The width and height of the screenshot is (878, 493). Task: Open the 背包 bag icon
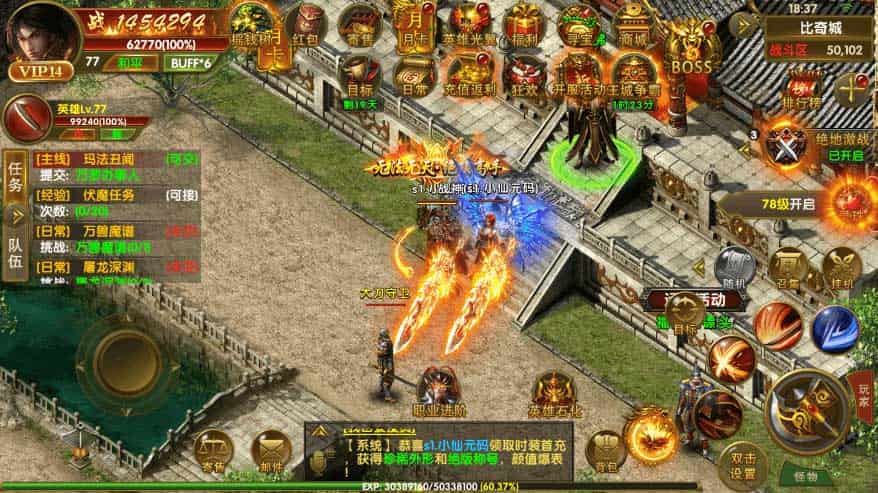pos(604,448)
